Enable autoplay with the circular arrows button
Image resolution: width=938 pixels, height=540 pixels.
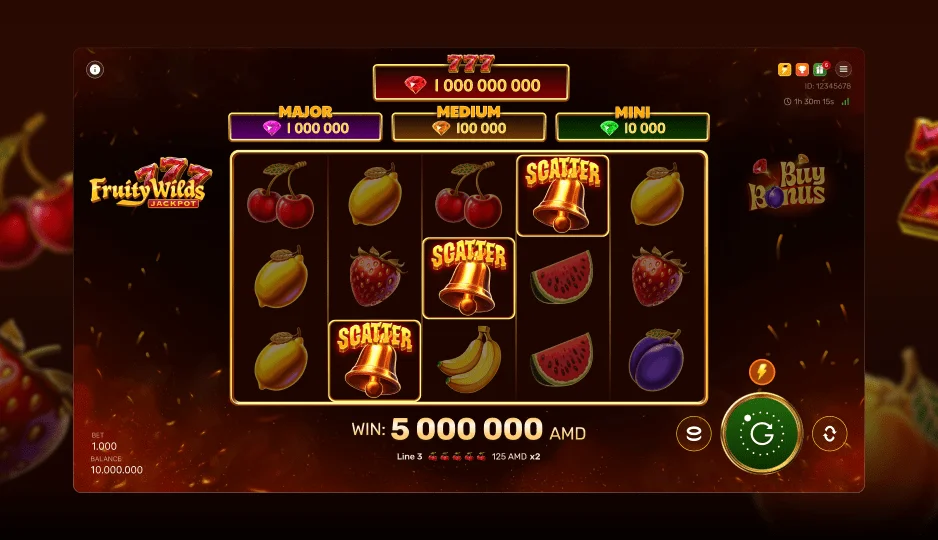pyautogui.click(x=829, y=434)
